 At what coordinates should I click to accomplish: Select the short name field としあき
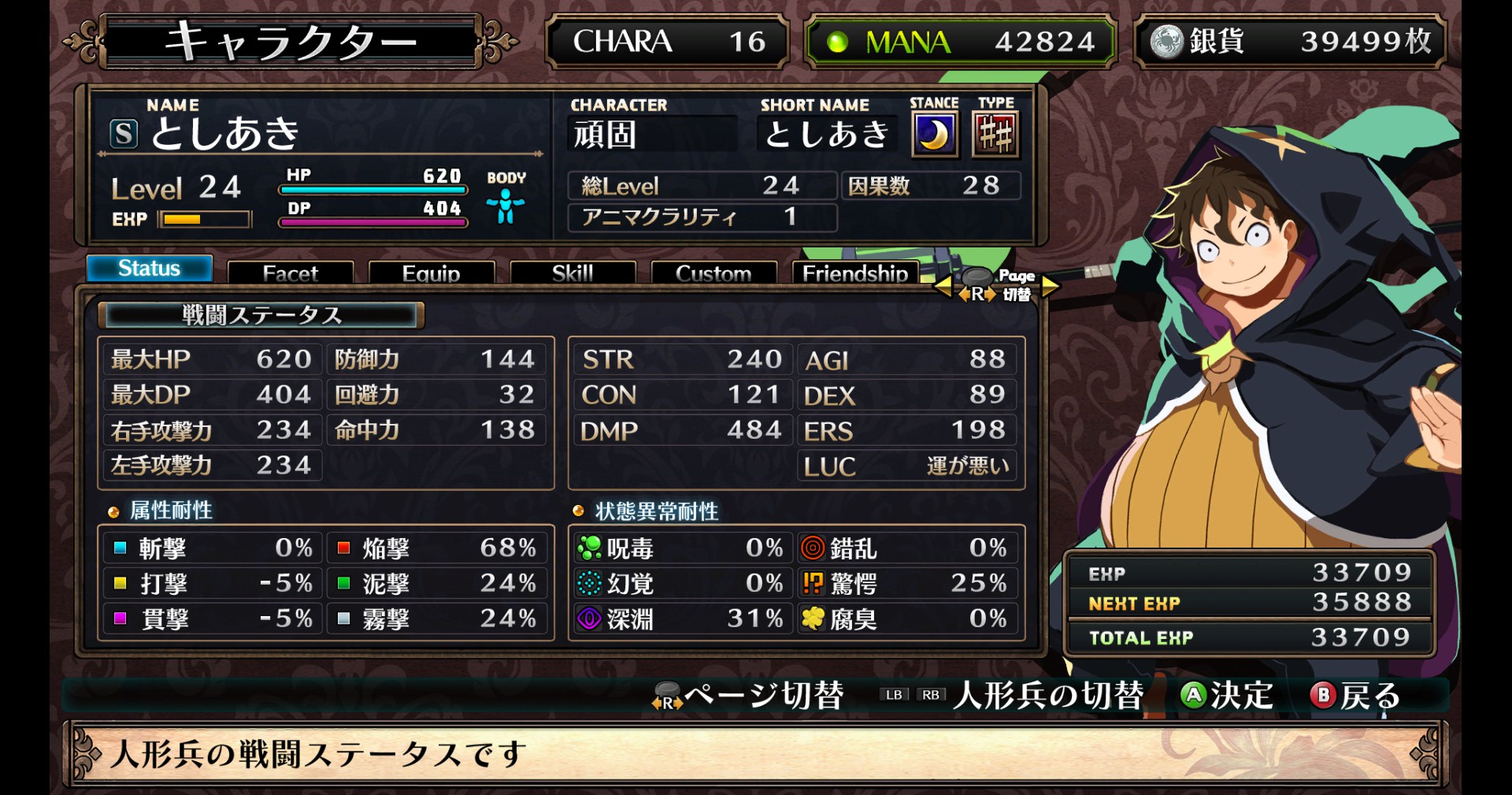click(827, 134)
